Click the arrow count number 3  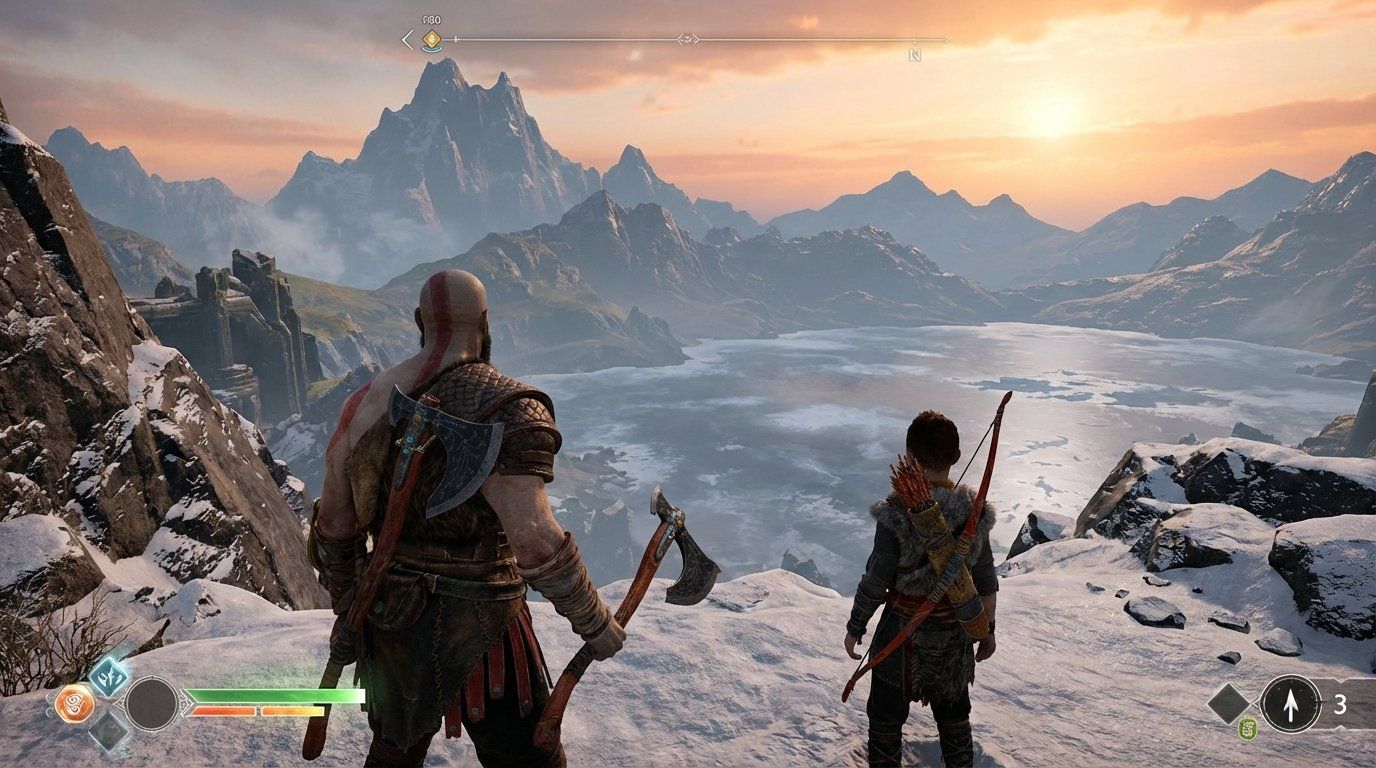tap(1341, 703)
